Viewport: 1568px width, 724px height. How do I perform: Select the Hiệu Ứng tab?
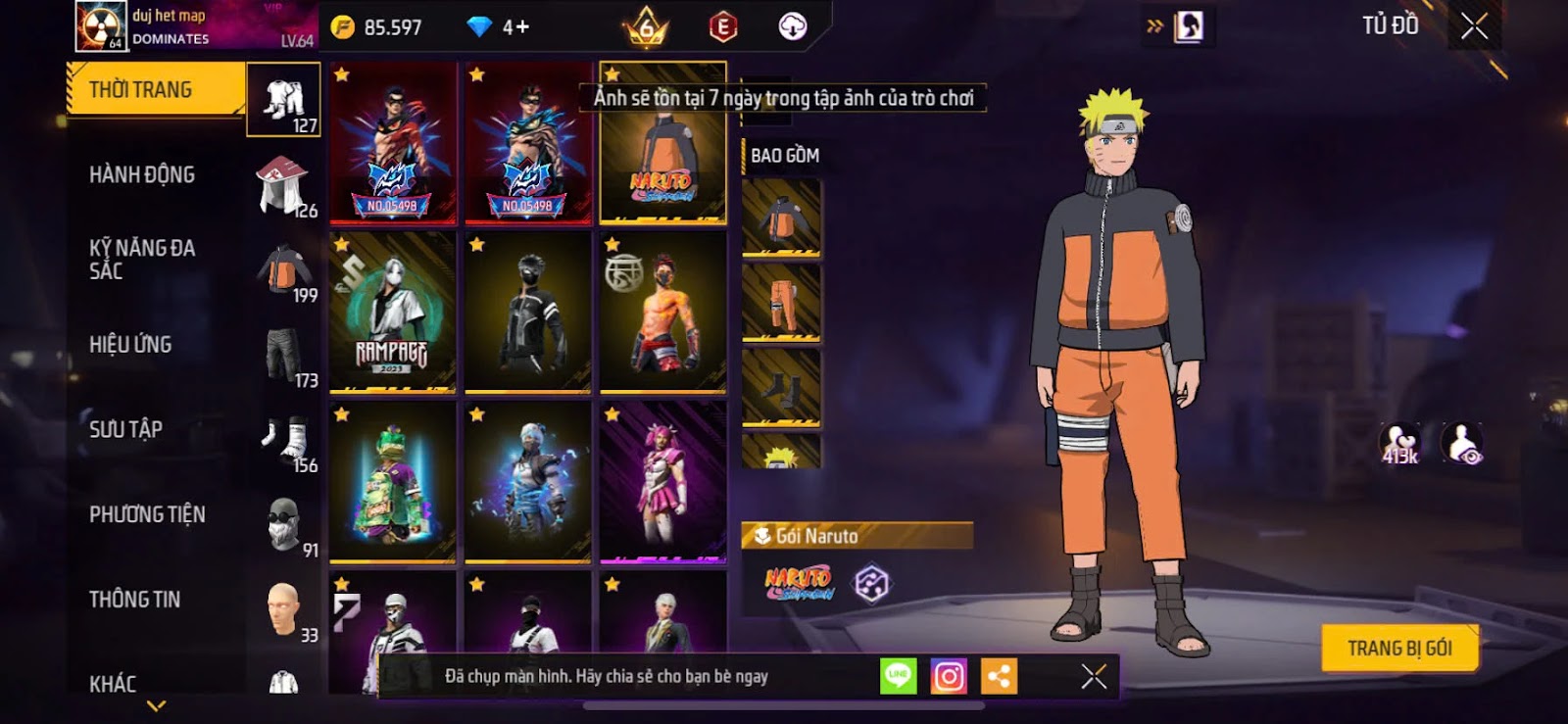pyautogui.click(x=130, y=345)
